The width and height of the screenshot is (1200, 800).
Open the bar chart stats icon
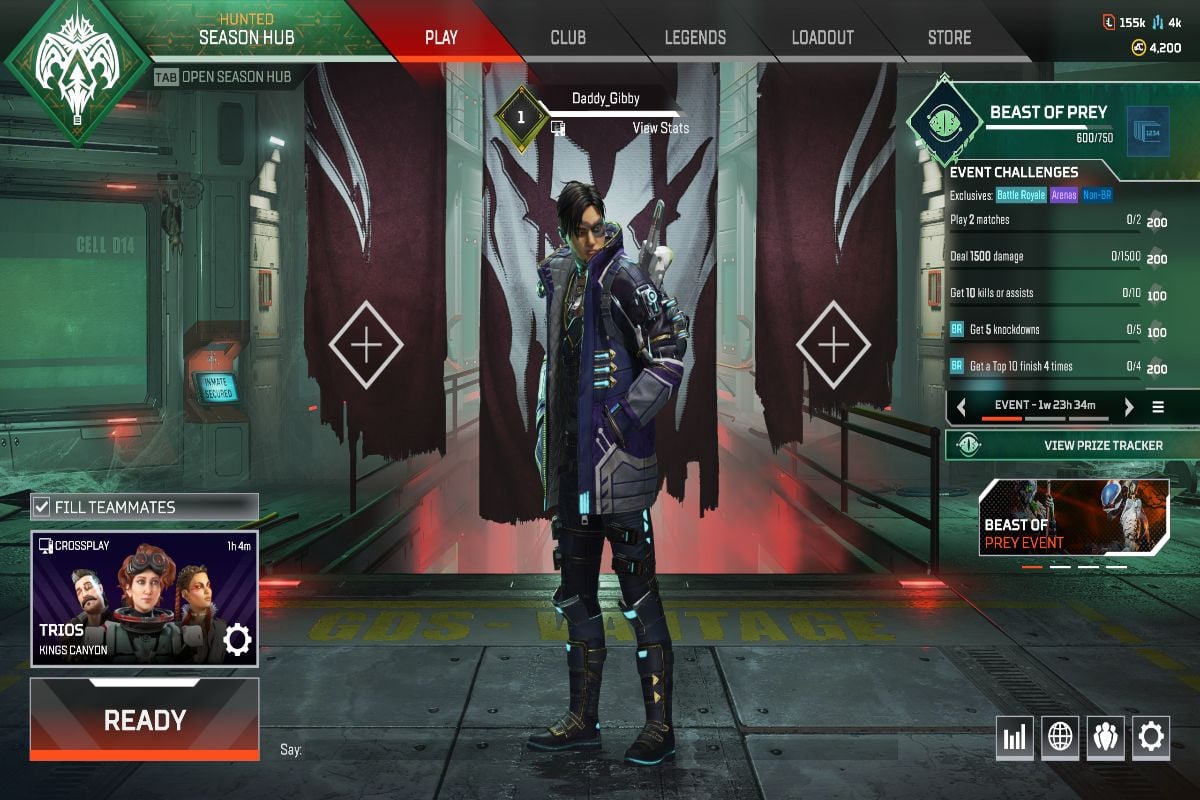tap(1014, 738)
